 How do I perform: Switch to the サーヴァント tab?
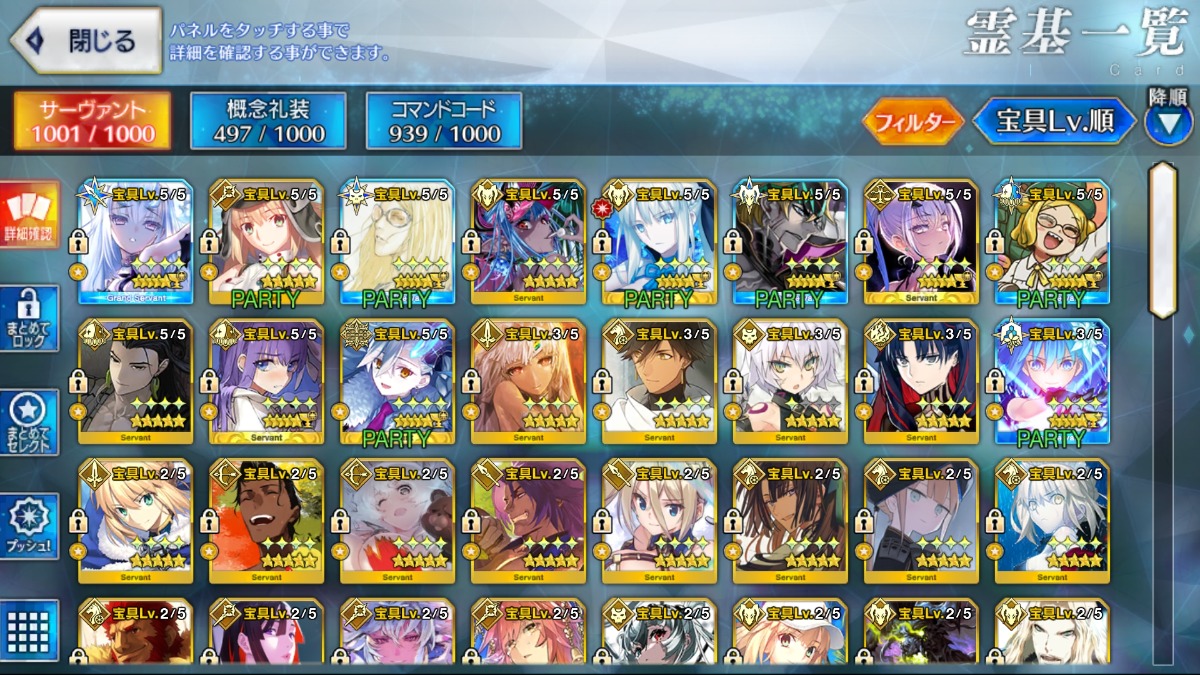(92, 122)
